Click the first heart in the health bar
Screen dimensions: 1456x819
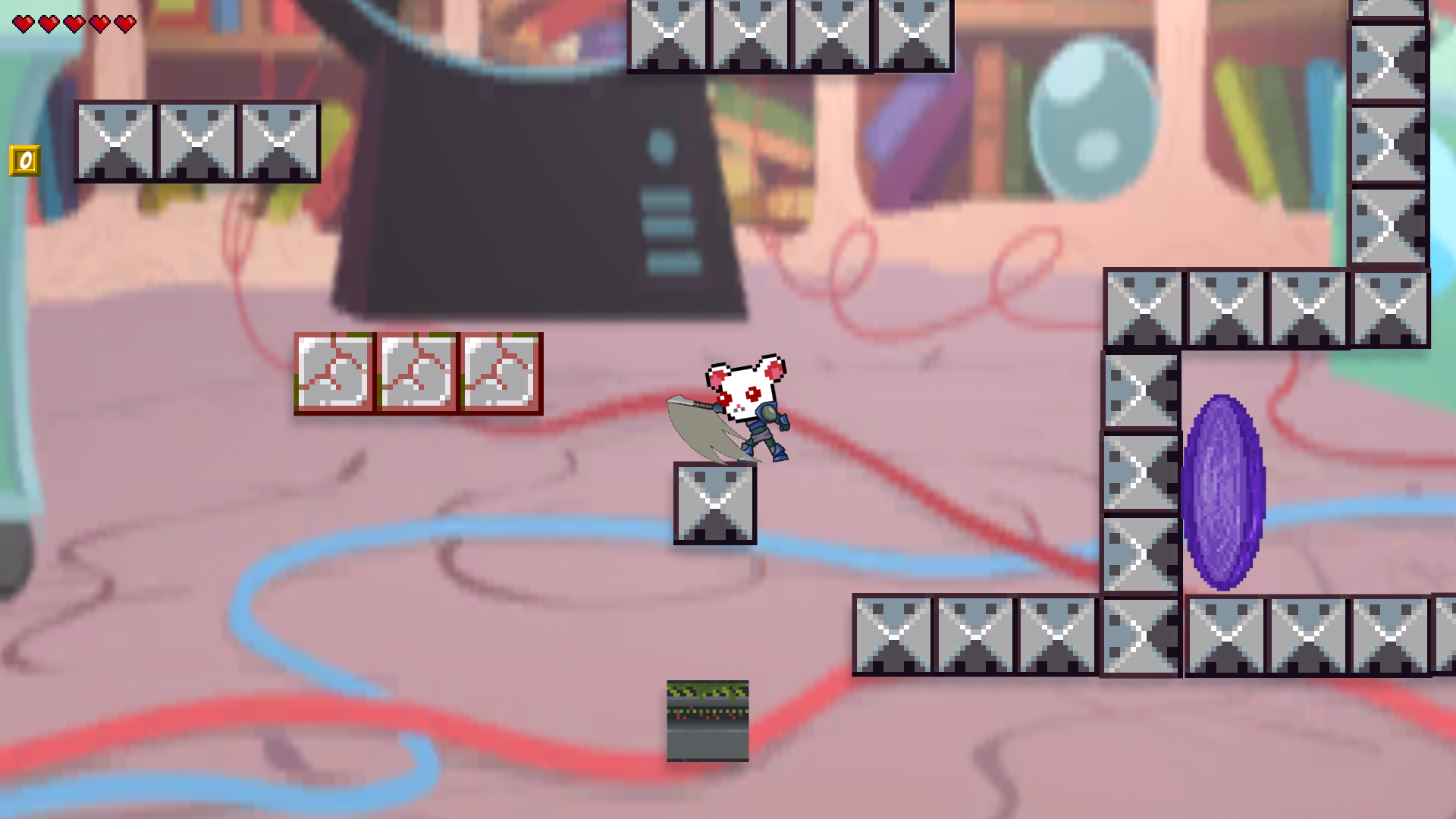coord(24,22)
